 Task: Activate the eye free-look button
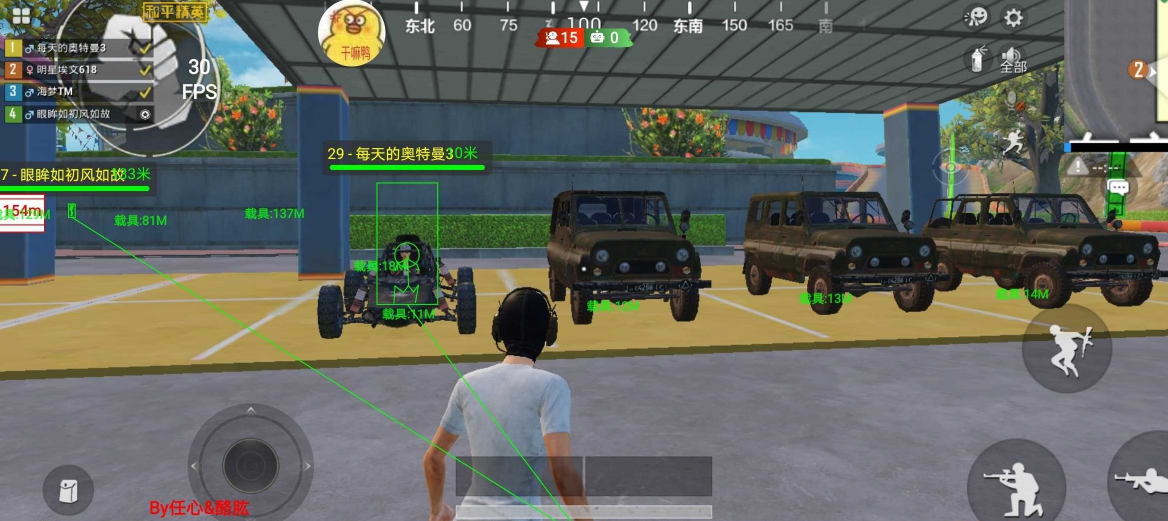coord(948,168)
